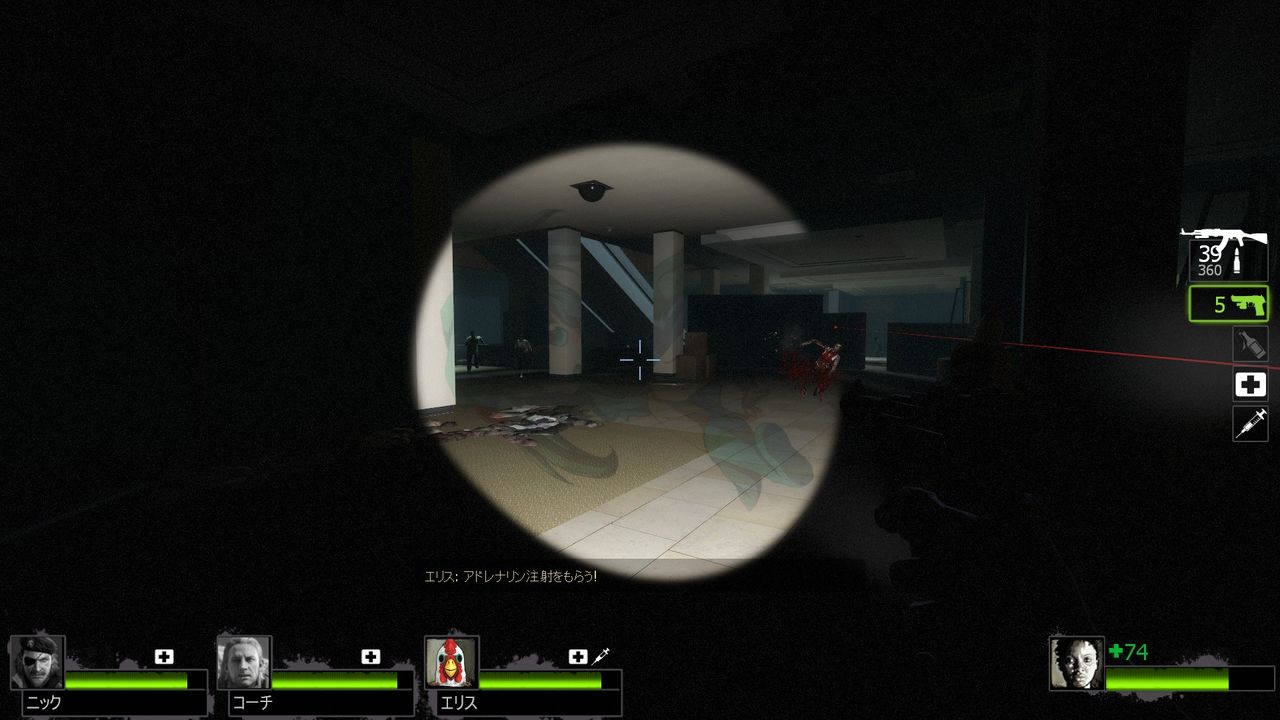The width and height of the screenshot is (1280, 720).
Task: Click the medkit icon beside ニック
Action: click(x=164, y=656)
